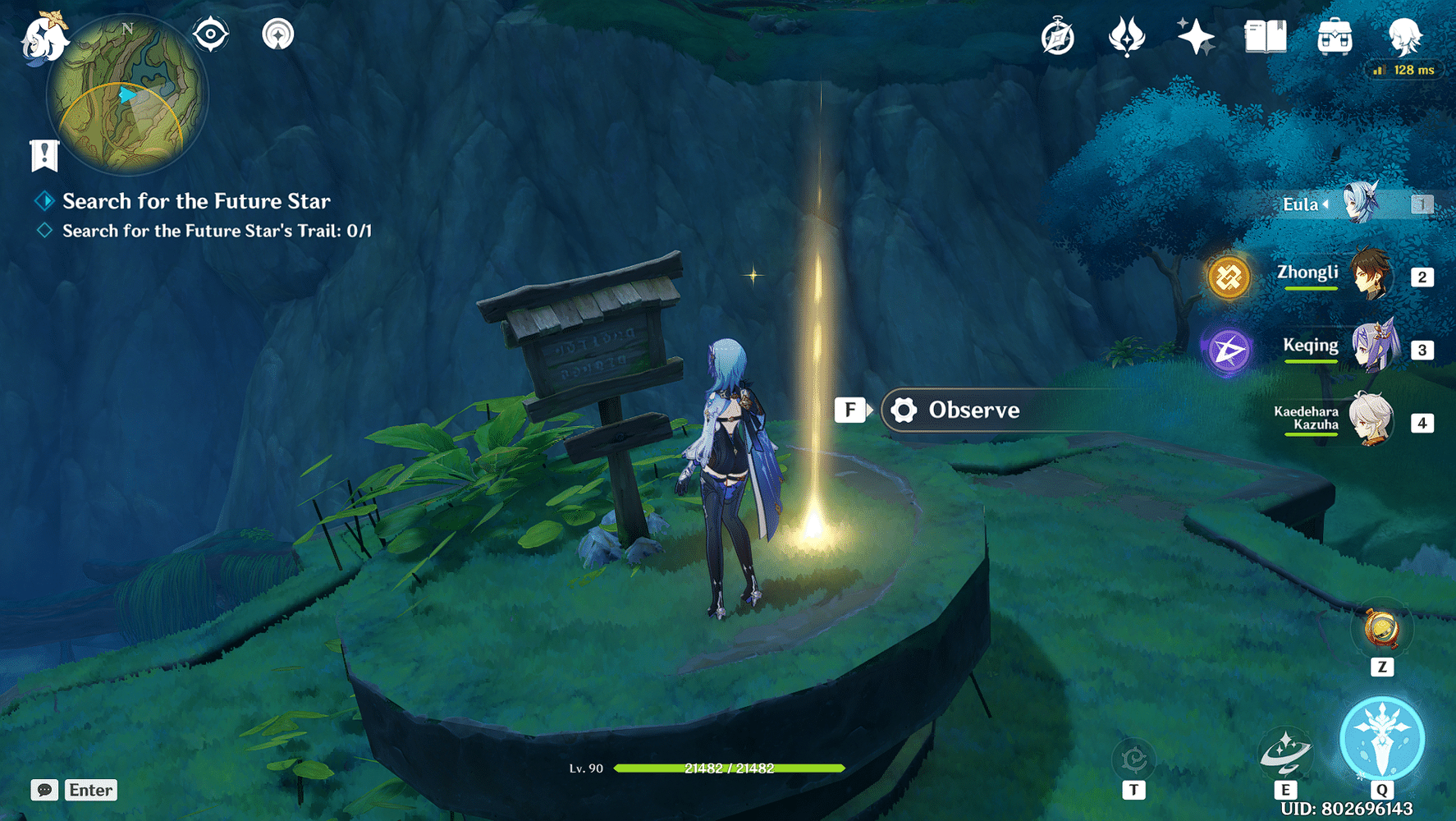Trigger Zhongli's golden geo burst icon
Image resolution: width=1456 pixels, height=821 pixels.
pos(1229,277)
